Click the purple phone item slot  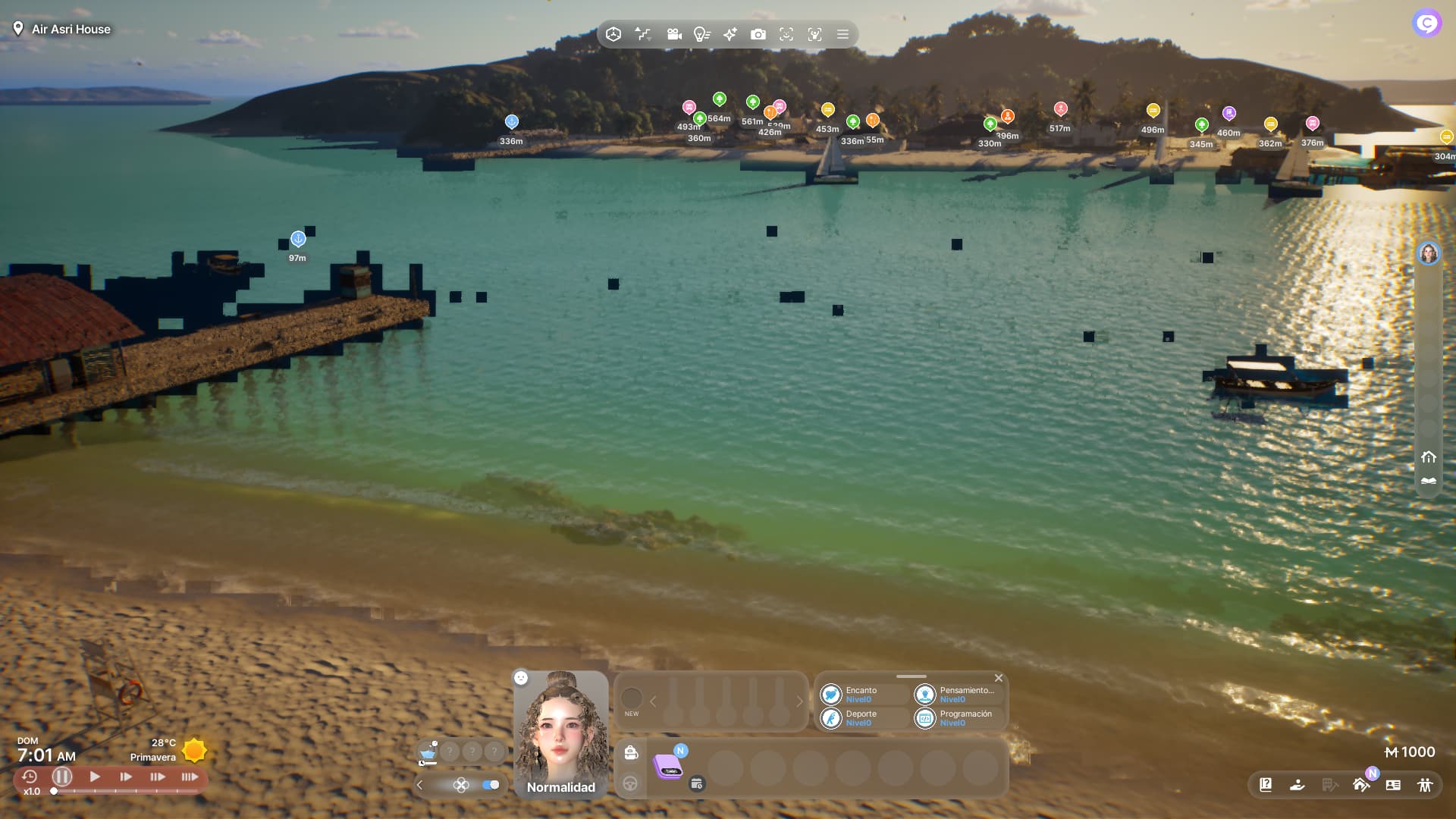(668, 766)
